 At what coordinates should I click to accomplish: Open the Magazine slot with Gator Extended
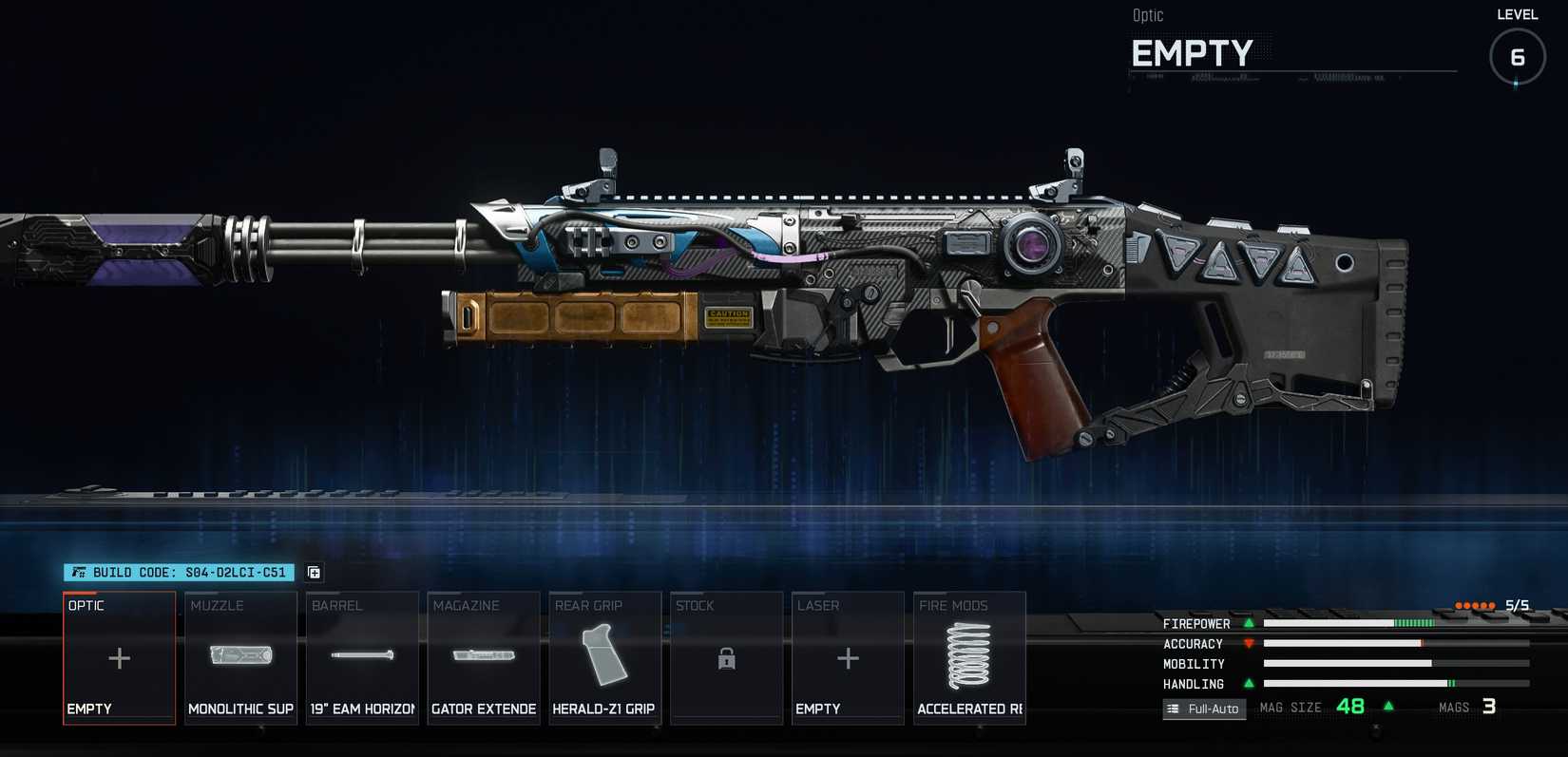point(484,658)
